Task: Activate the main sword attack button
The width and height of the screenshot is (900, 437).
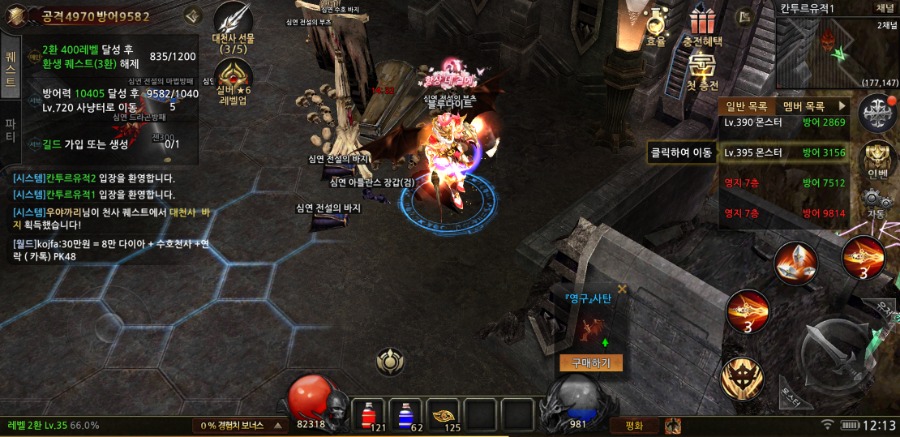Action: point(841,350)
